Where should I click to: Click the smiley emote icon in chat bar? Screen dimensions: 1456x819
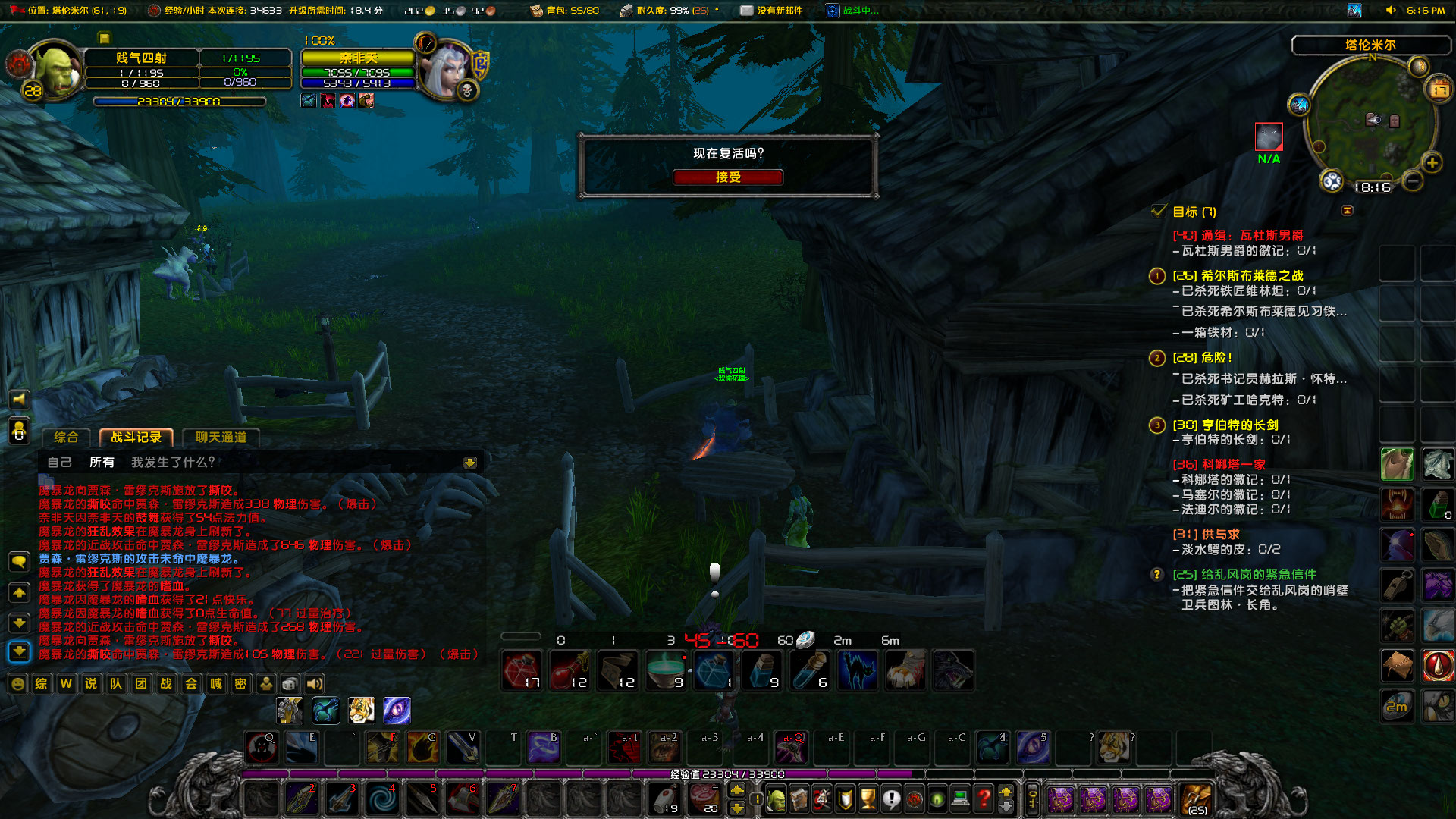(17, 684)
